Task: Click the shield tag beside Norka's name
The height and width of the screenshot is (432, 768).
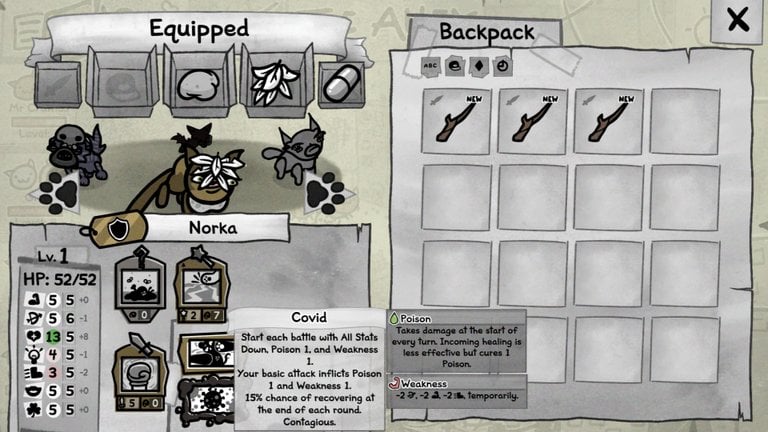Action: tap(118, 230)
